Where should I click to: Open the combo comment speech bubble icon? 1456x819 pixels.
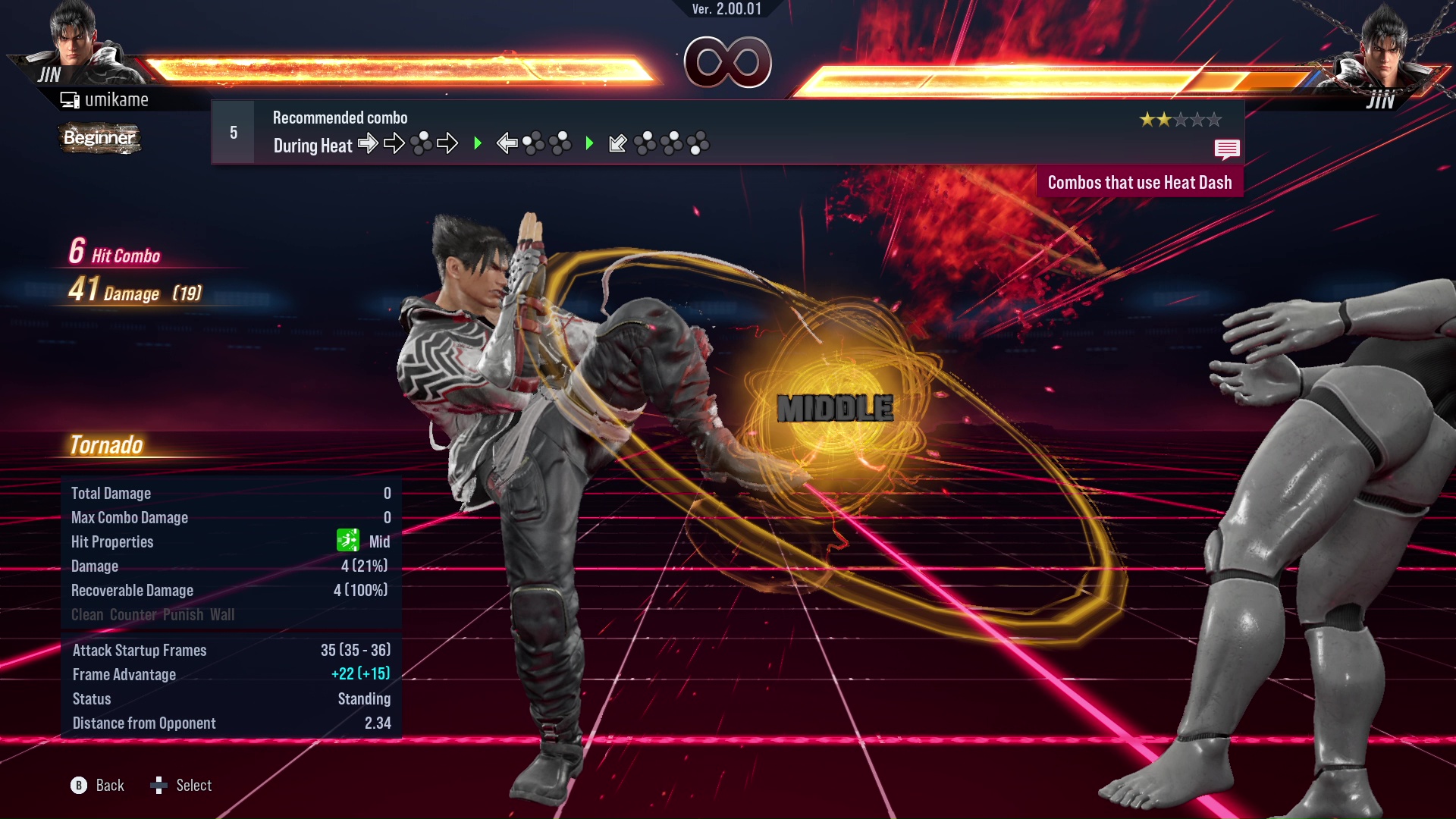tap(1226, 149)
